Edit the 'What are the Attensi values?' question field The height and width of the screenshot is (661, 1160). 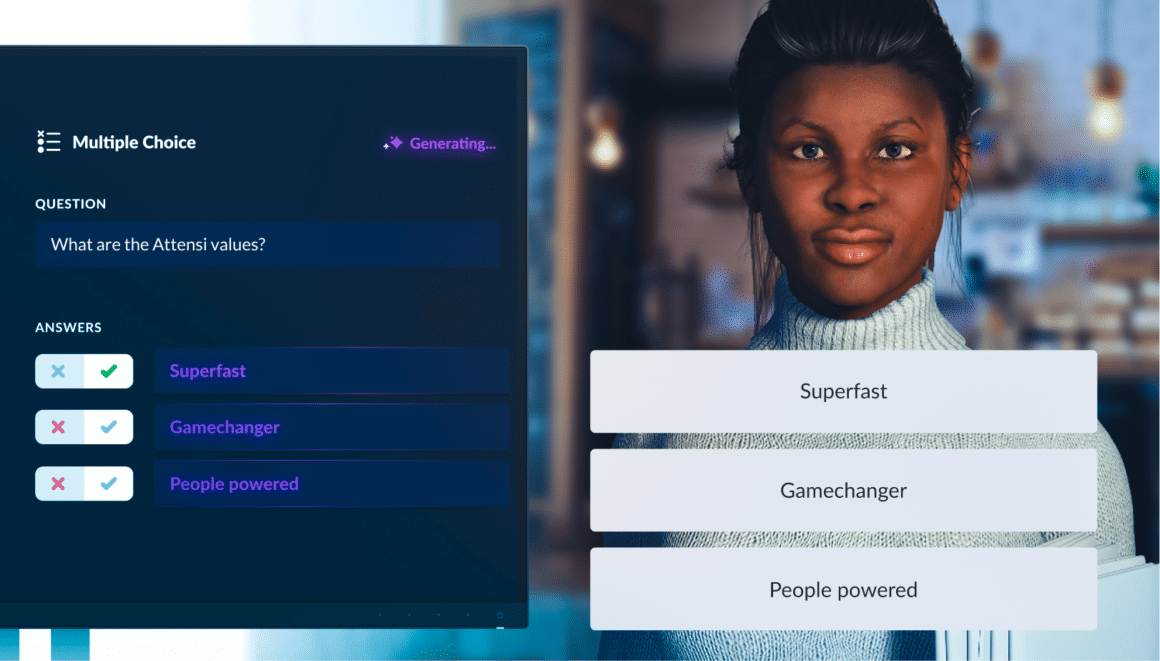267,244
